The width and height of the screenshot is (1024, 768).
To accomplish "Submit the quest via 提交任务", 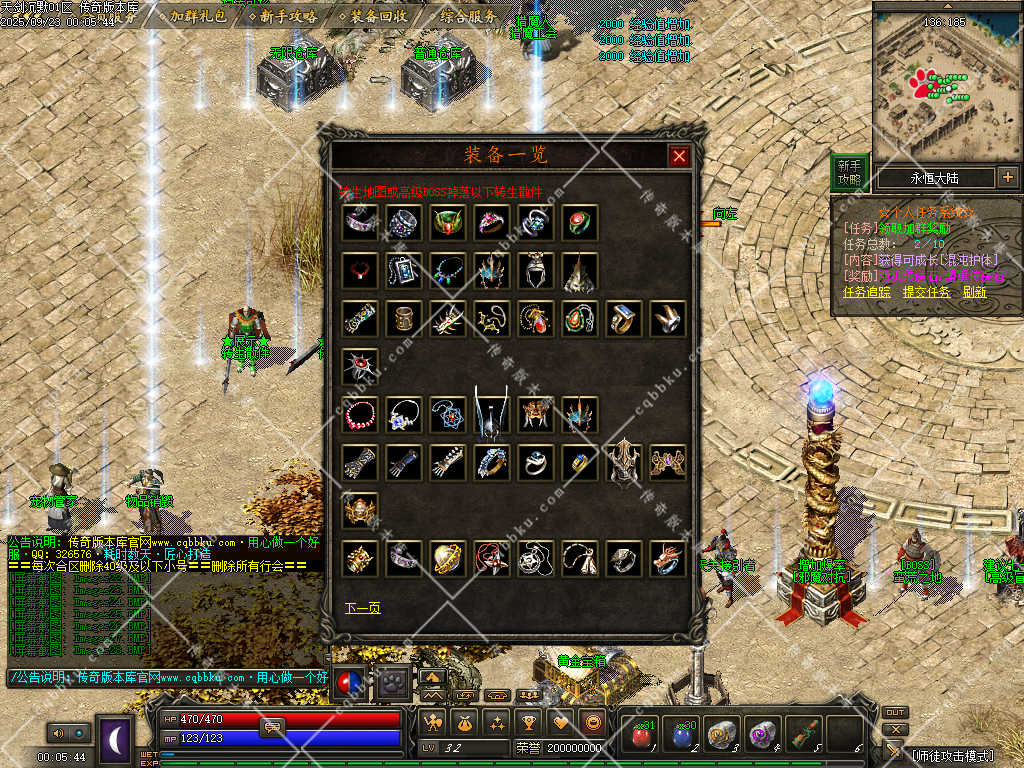I will [926, 292].
